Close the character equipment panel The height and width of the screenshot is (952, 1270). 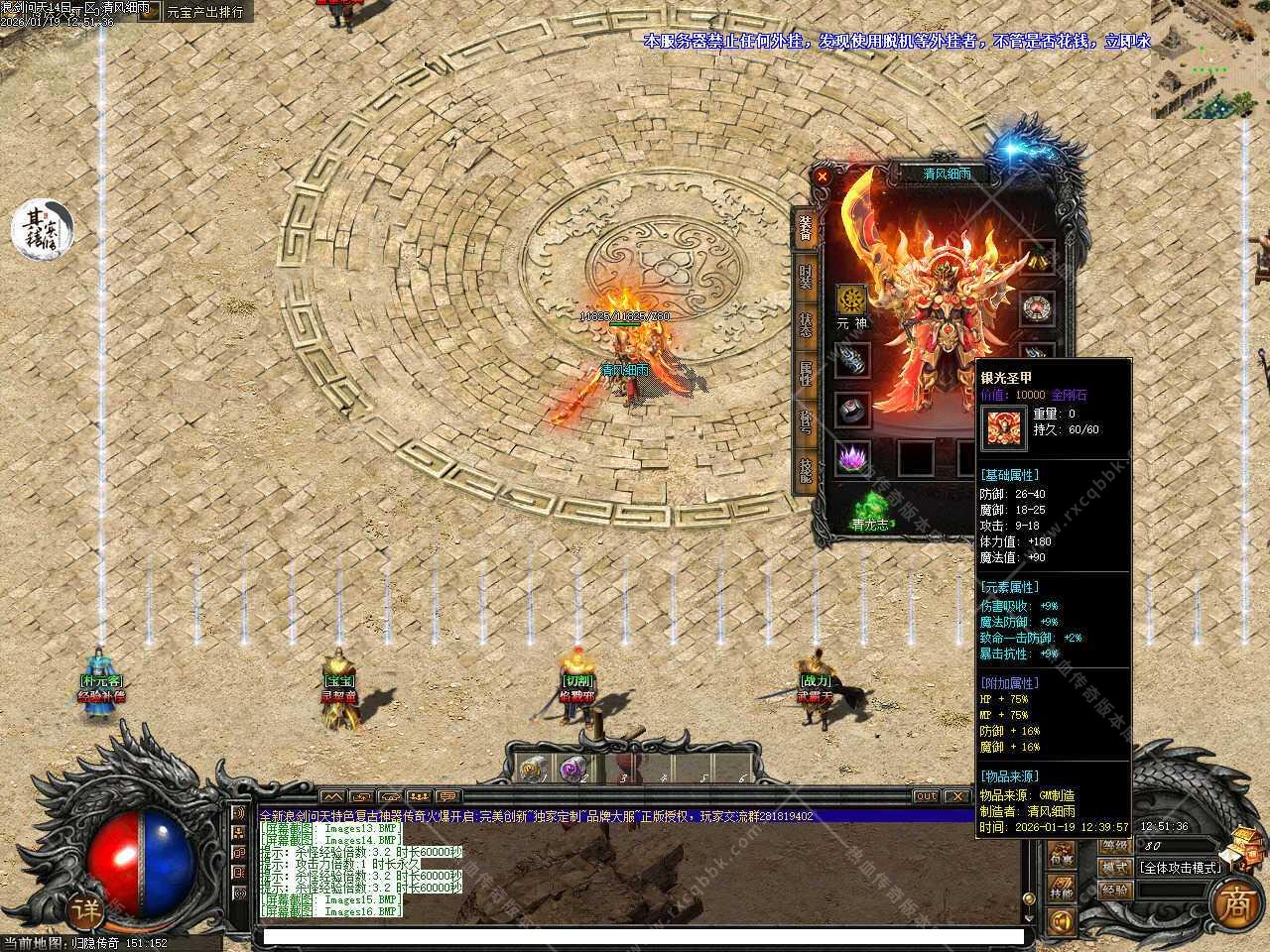822,177
